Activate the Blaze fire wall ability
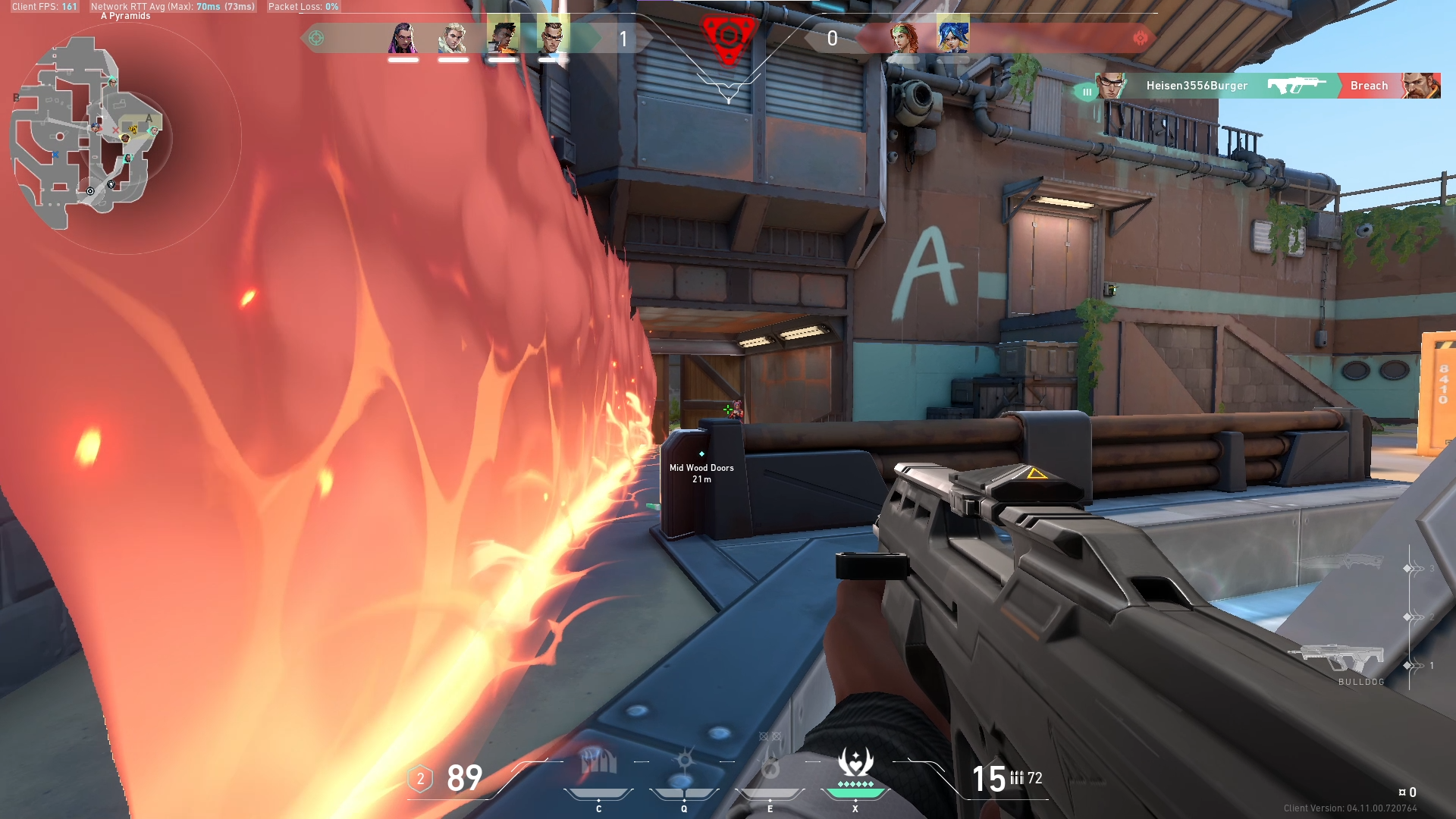1456x819 pixels. [598, 766]
